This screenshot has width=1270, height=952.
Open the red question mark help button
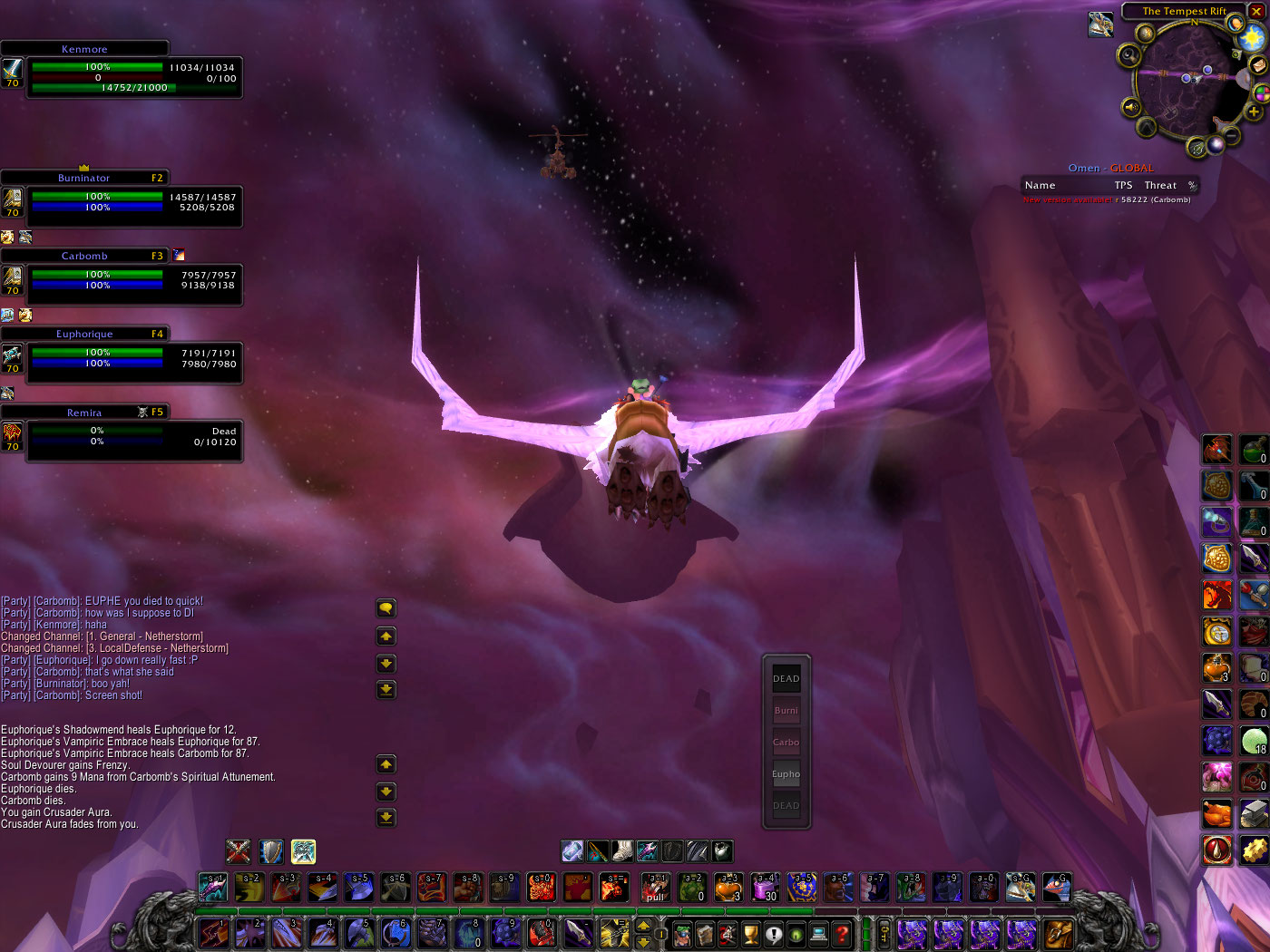click(842, 933)
